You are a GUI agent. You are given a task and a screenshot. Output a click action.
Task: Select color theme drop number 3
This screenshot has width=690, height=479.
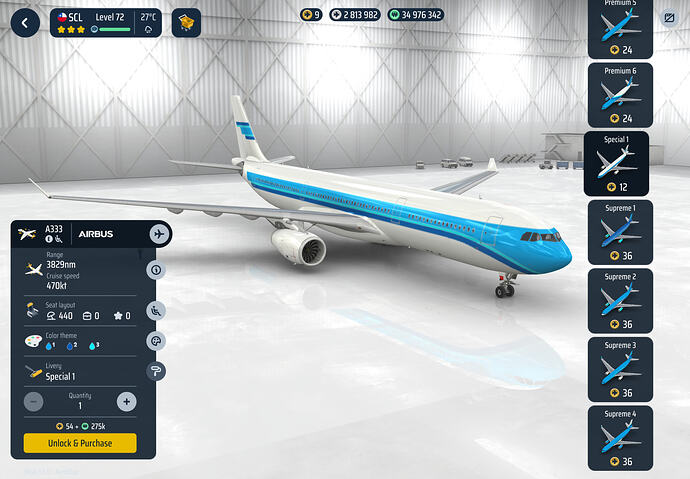click(x=96, y=345)
